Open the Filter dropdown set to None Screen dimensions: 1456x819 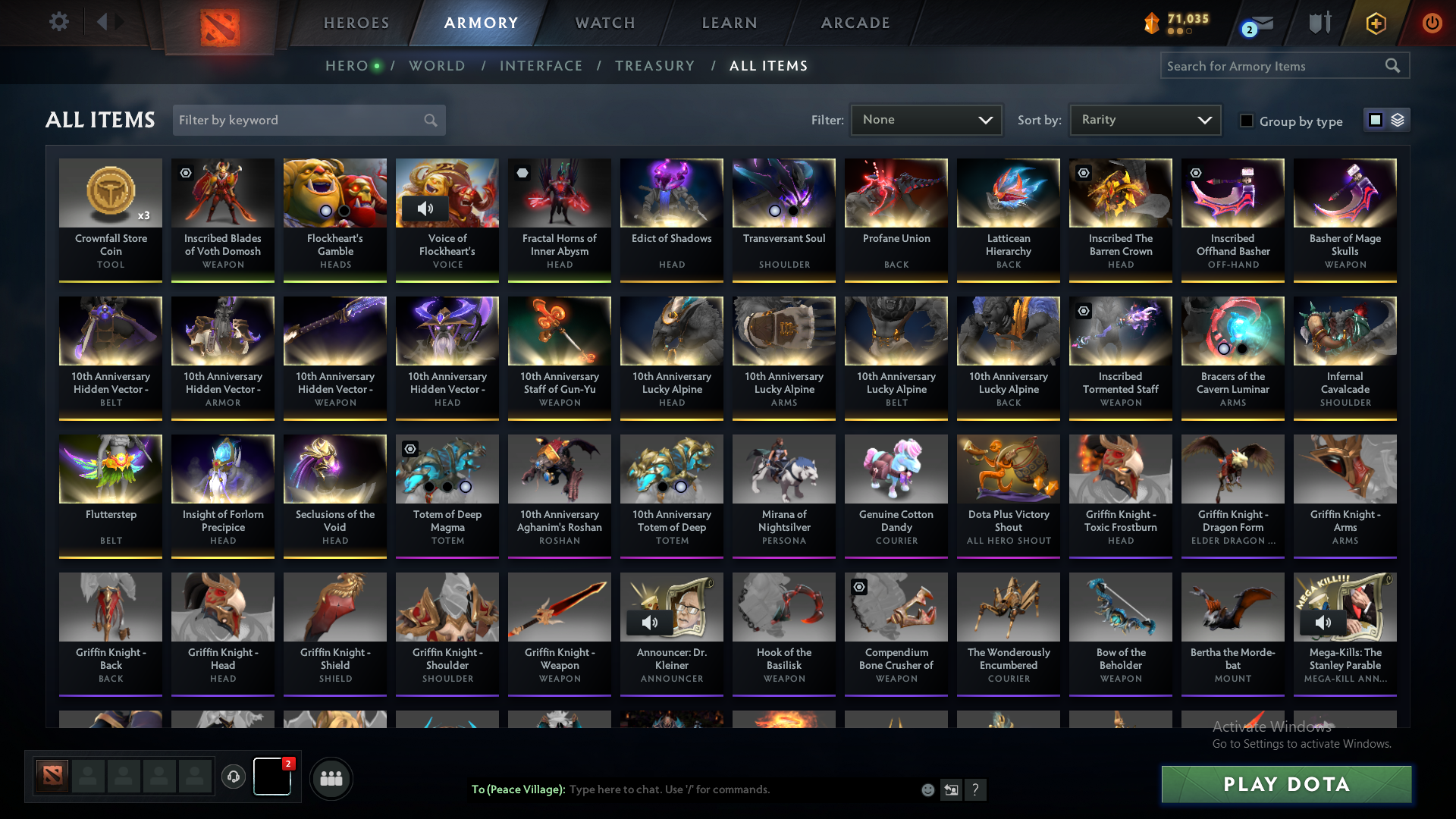[926, 120]
